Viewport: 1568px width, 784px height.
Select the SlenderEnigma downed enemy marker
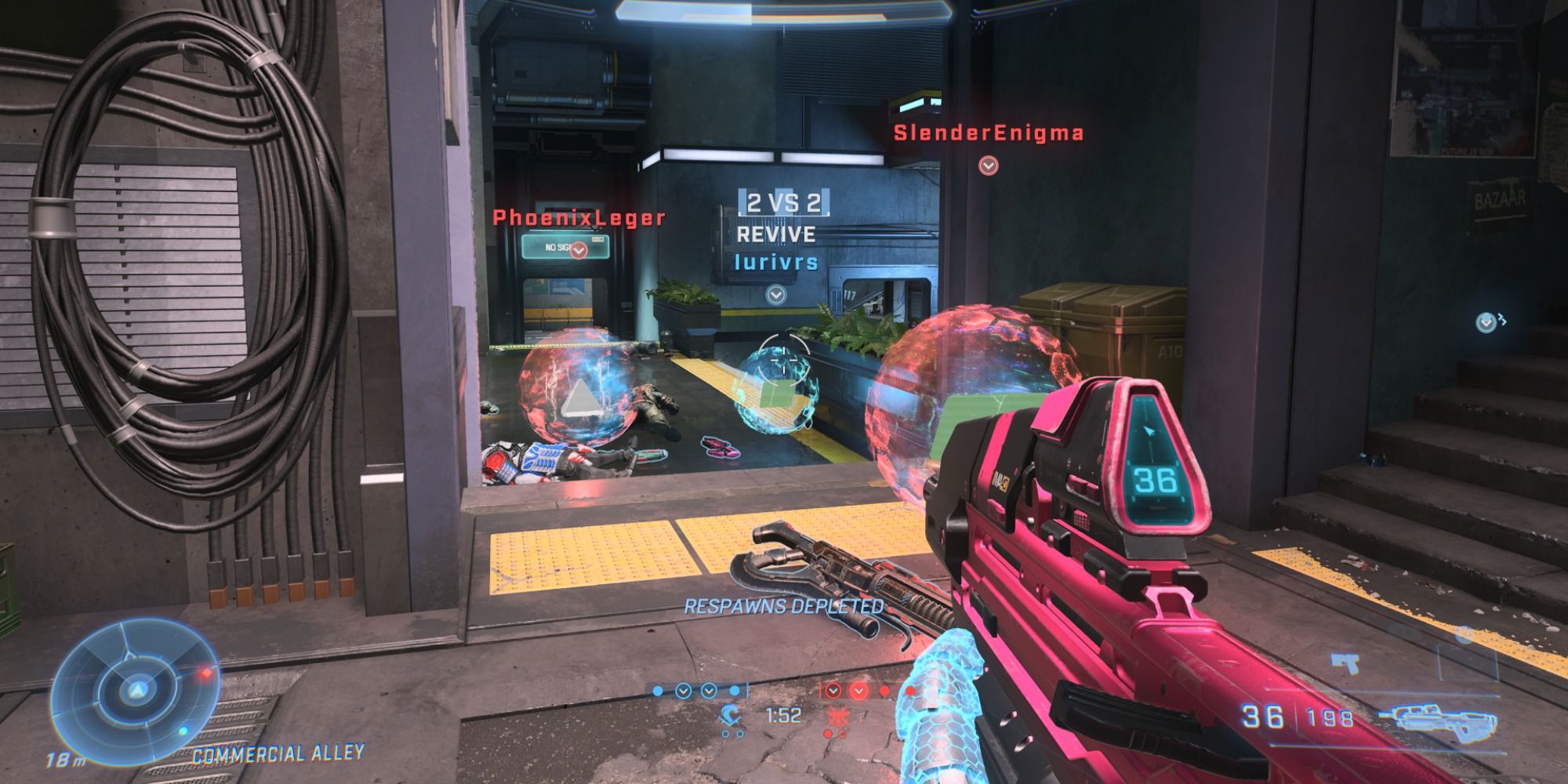click(x=988, y=166)
